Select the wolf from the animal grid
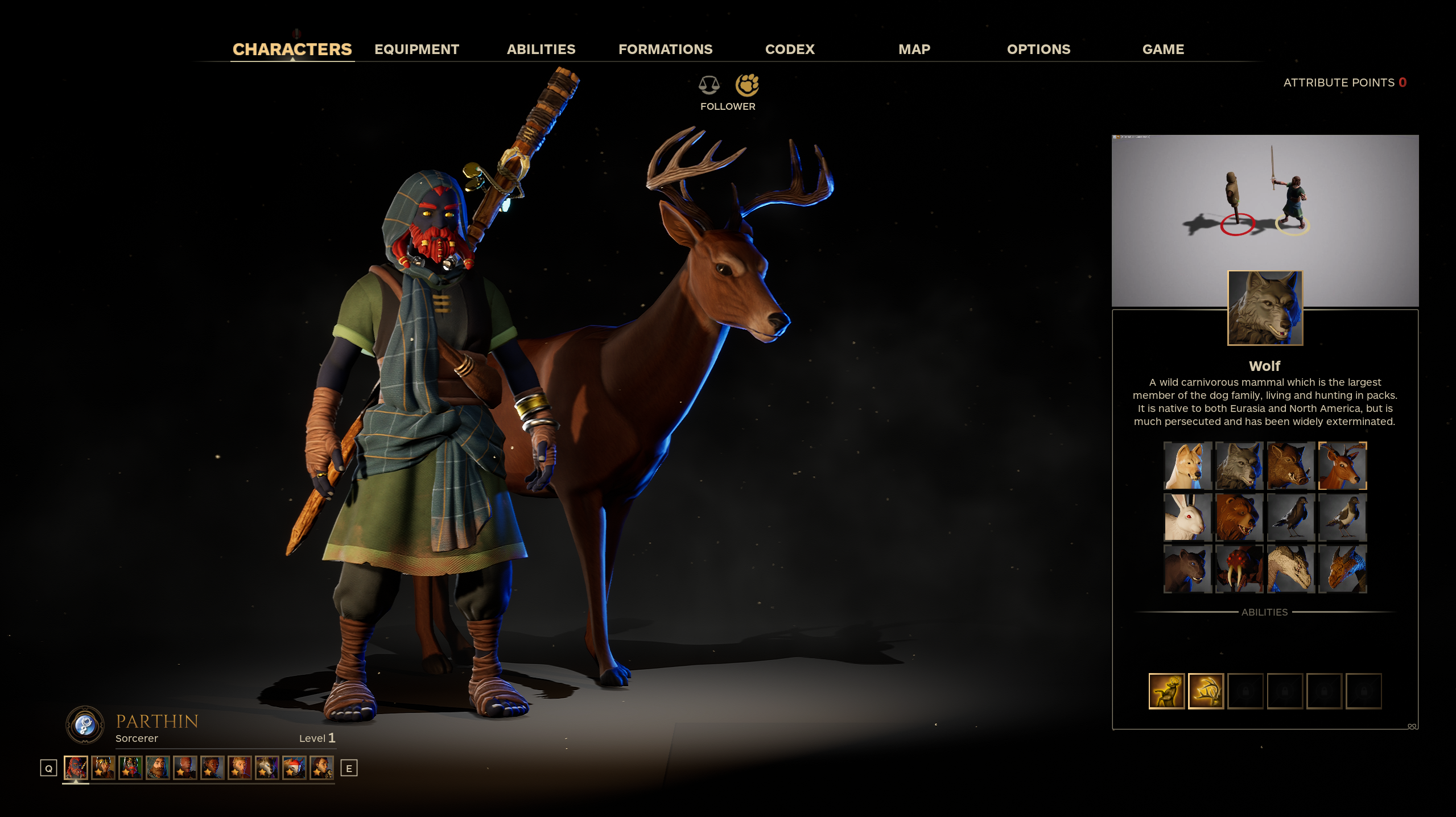The height and width of the screenshot is (817, 1456). point(1240,465)
